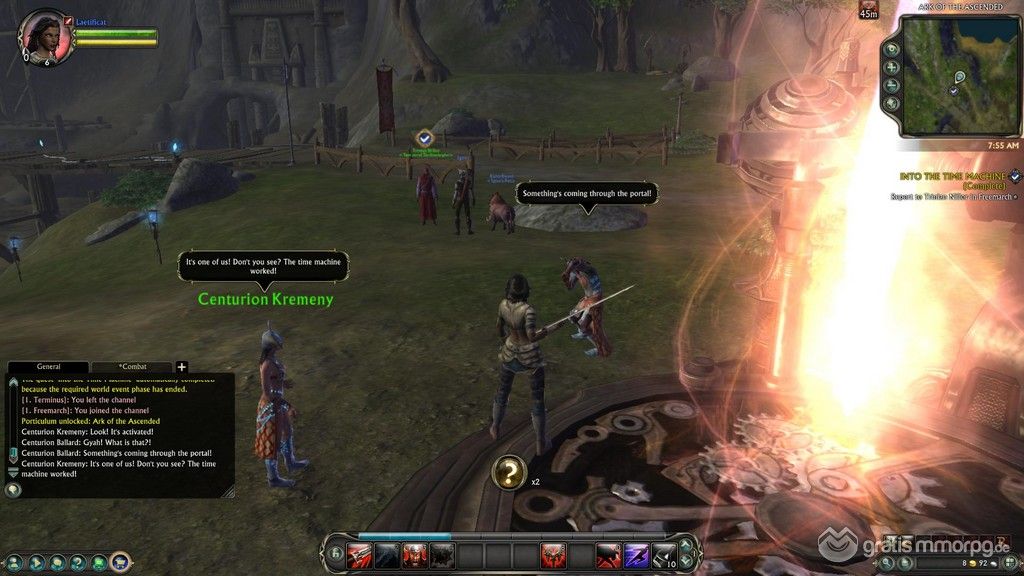Click the player character portrait
This screenshot has width=1024, height=576.
(x=45, y=36)
